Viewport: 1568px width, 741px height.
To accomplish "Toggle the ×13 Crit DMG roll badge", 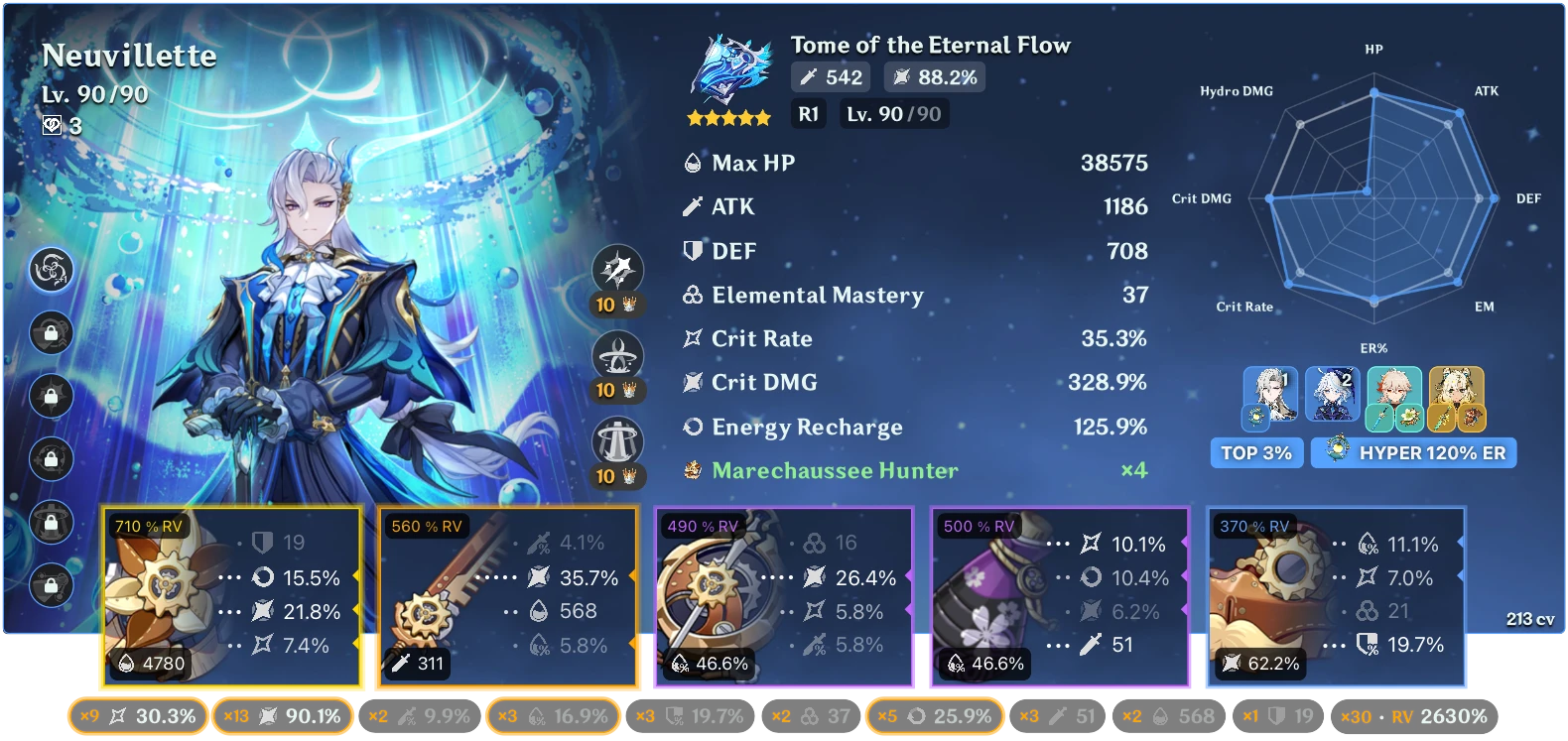I will (x=283, y=715).
